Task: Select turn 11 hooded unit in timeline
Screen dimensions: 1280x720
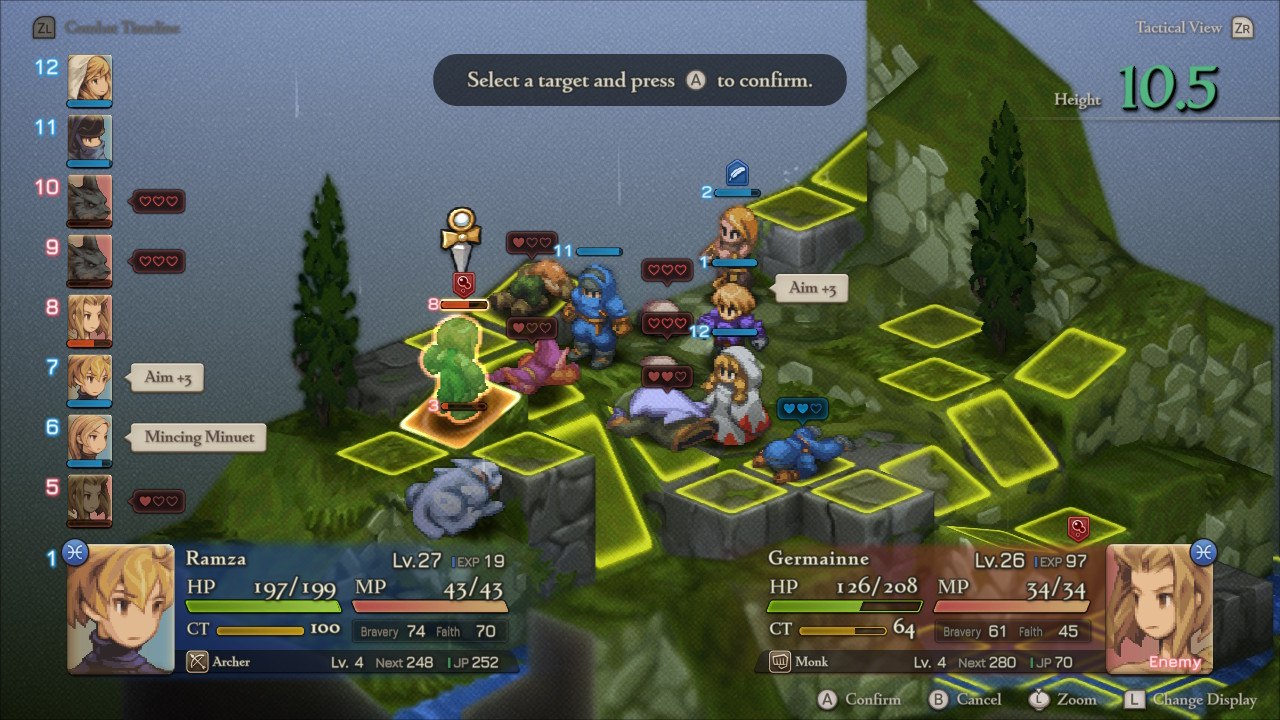Action: [89, 138]
